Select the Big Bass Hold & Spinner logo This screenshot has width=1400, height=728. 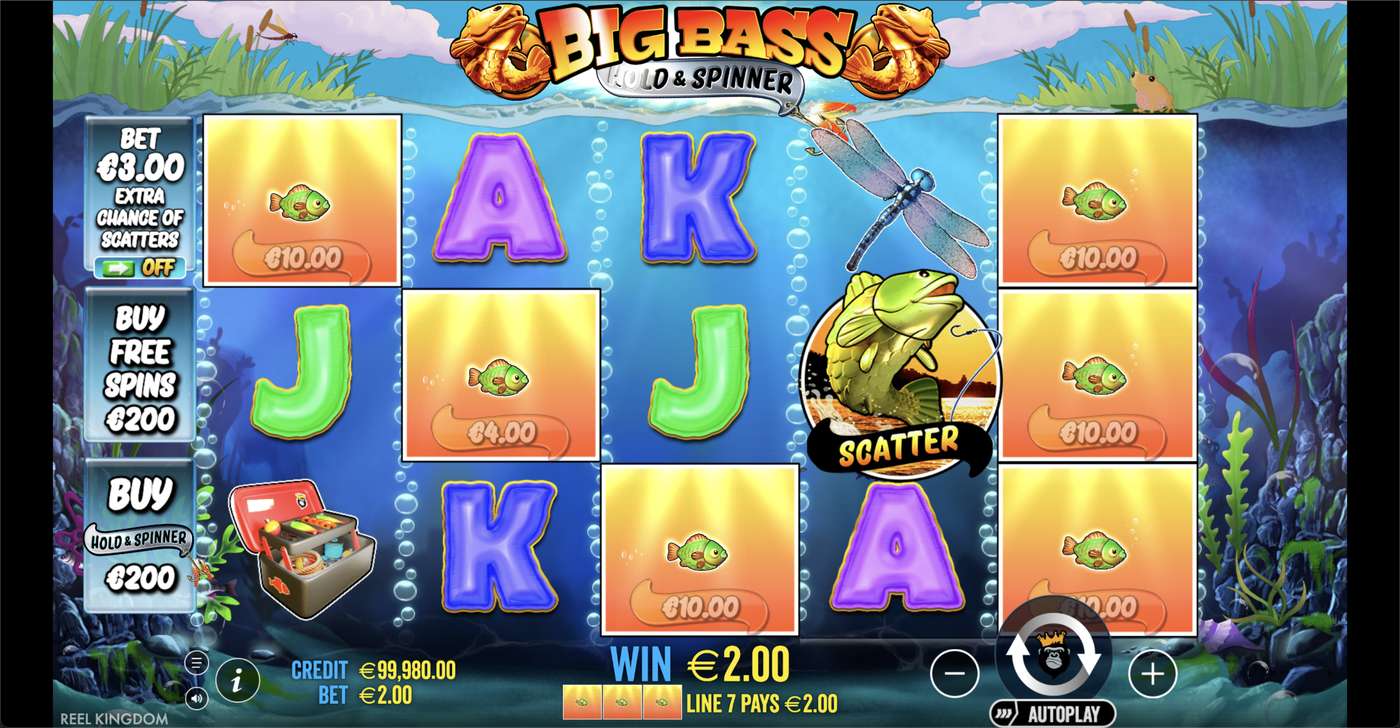point(700,45)
